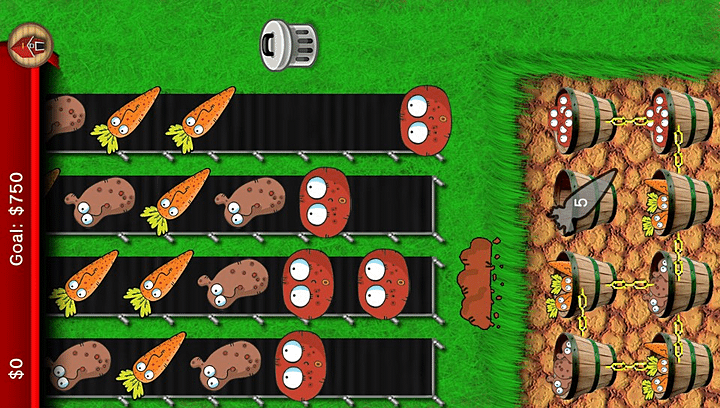Click the metal trash can
Screen dimensions: 720x408
point(288,44)
